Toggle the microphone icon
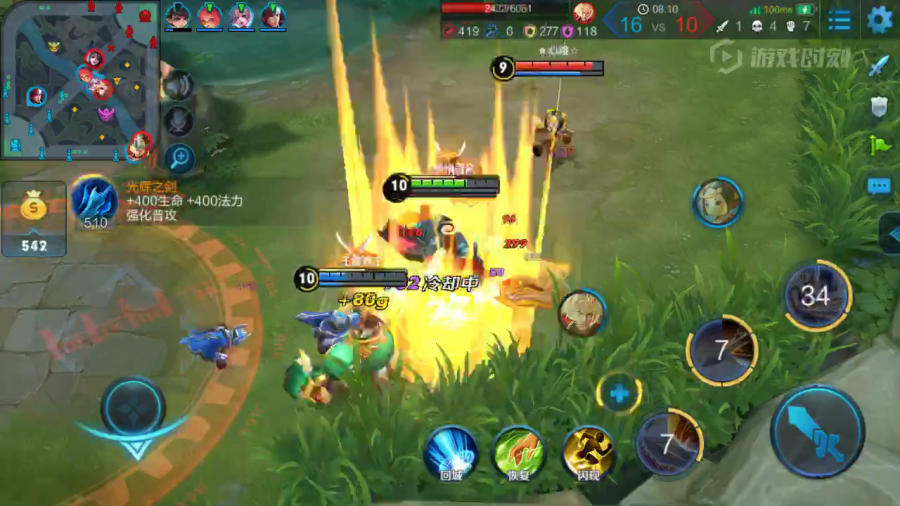 [x=179, y=120]
